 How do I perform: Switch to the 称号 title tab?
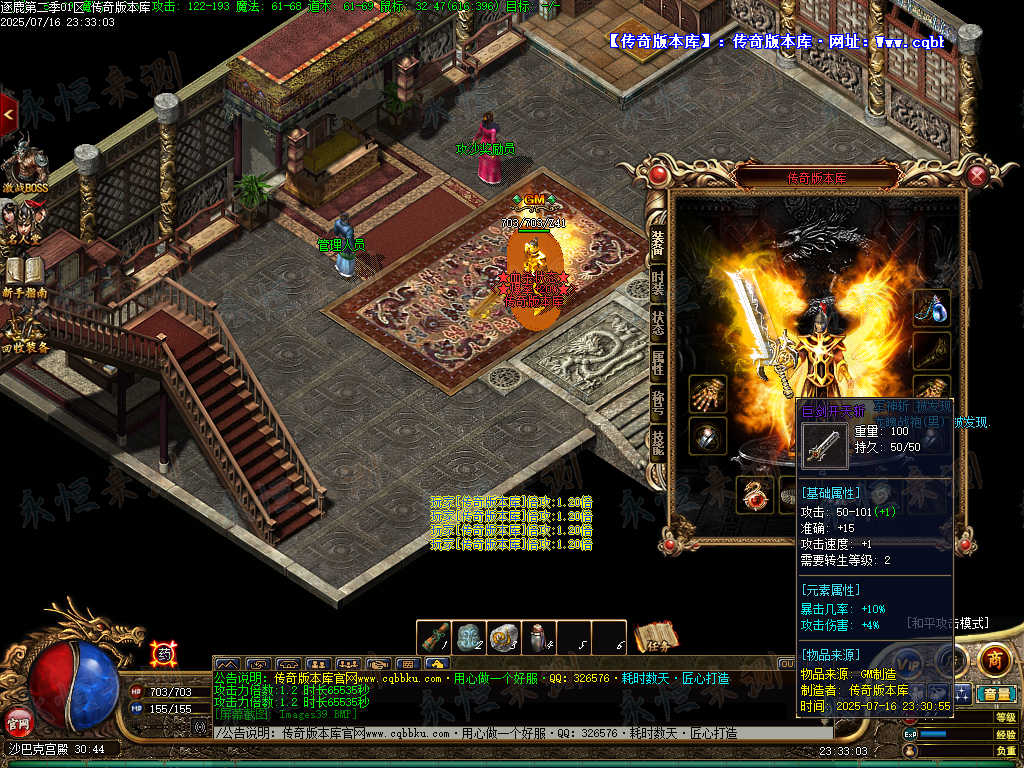658,401
